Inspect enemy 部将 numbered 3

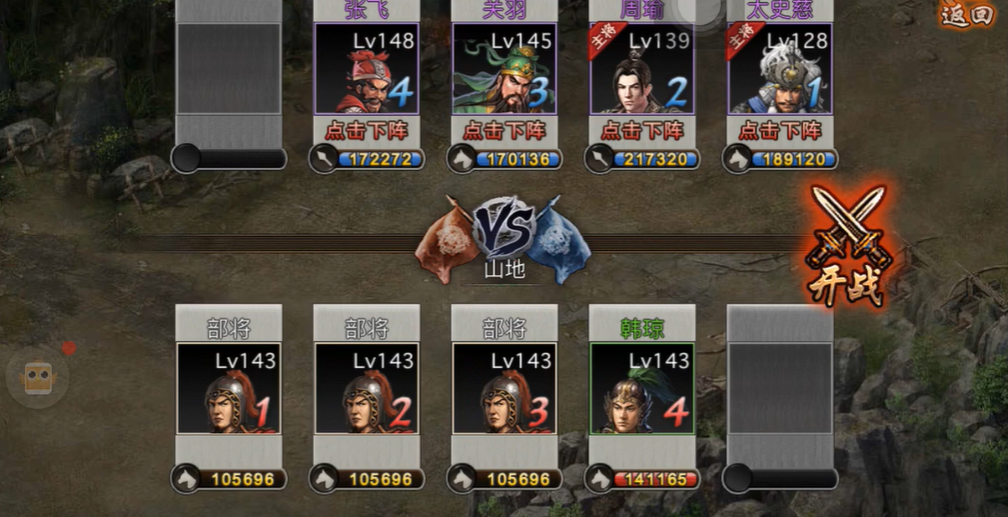(504, 388)
